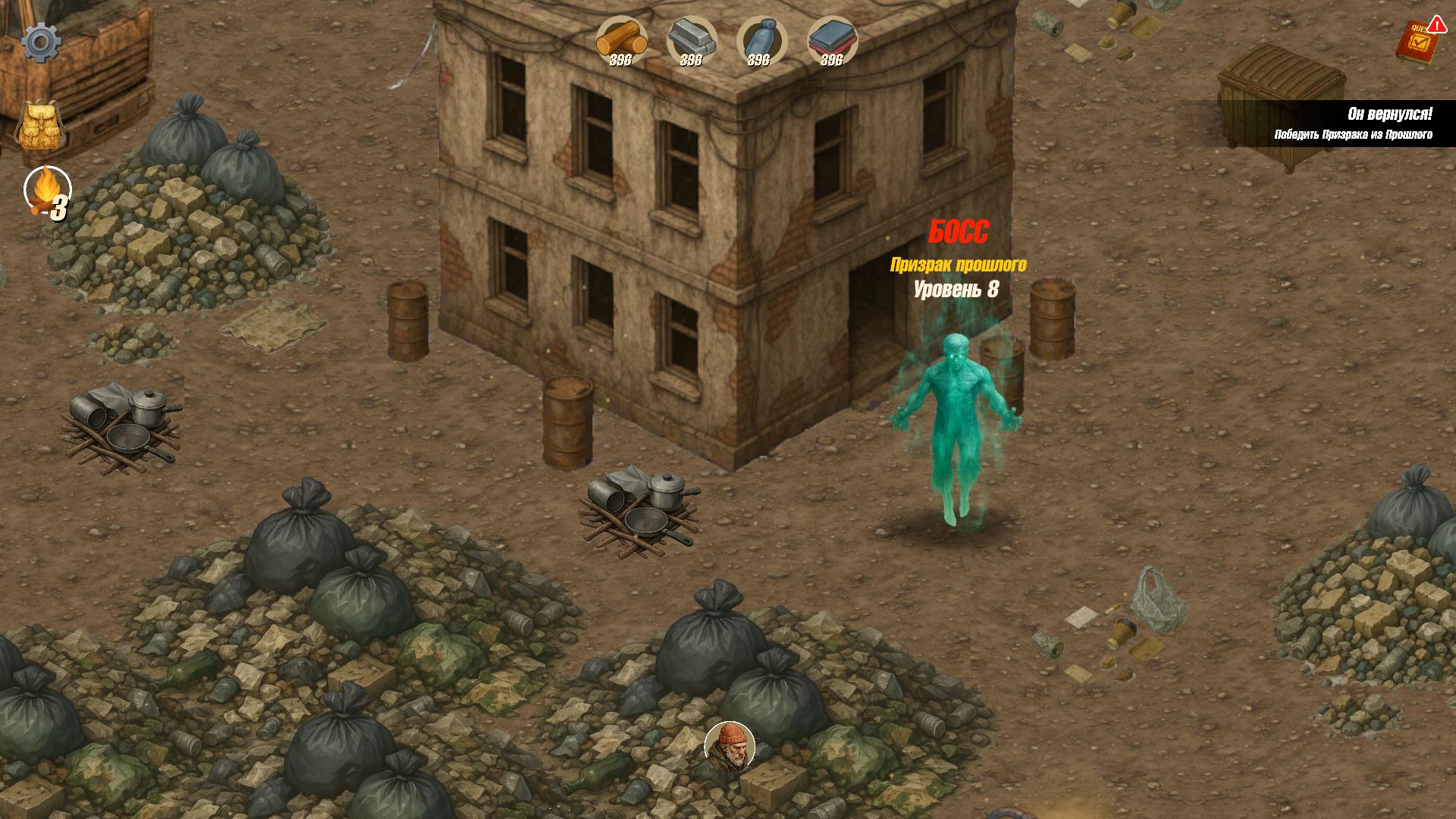Click the 'Уровень 8' boss level text
The width and height of the screenshot is (1456, 819).
click(x=958, y=288)
